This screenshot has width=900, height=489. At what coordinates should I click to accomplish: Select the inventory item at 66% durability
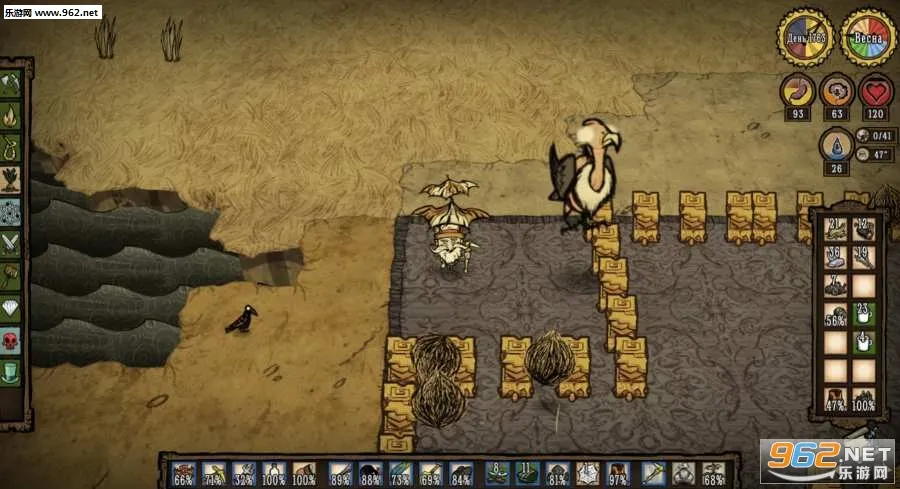184,472
